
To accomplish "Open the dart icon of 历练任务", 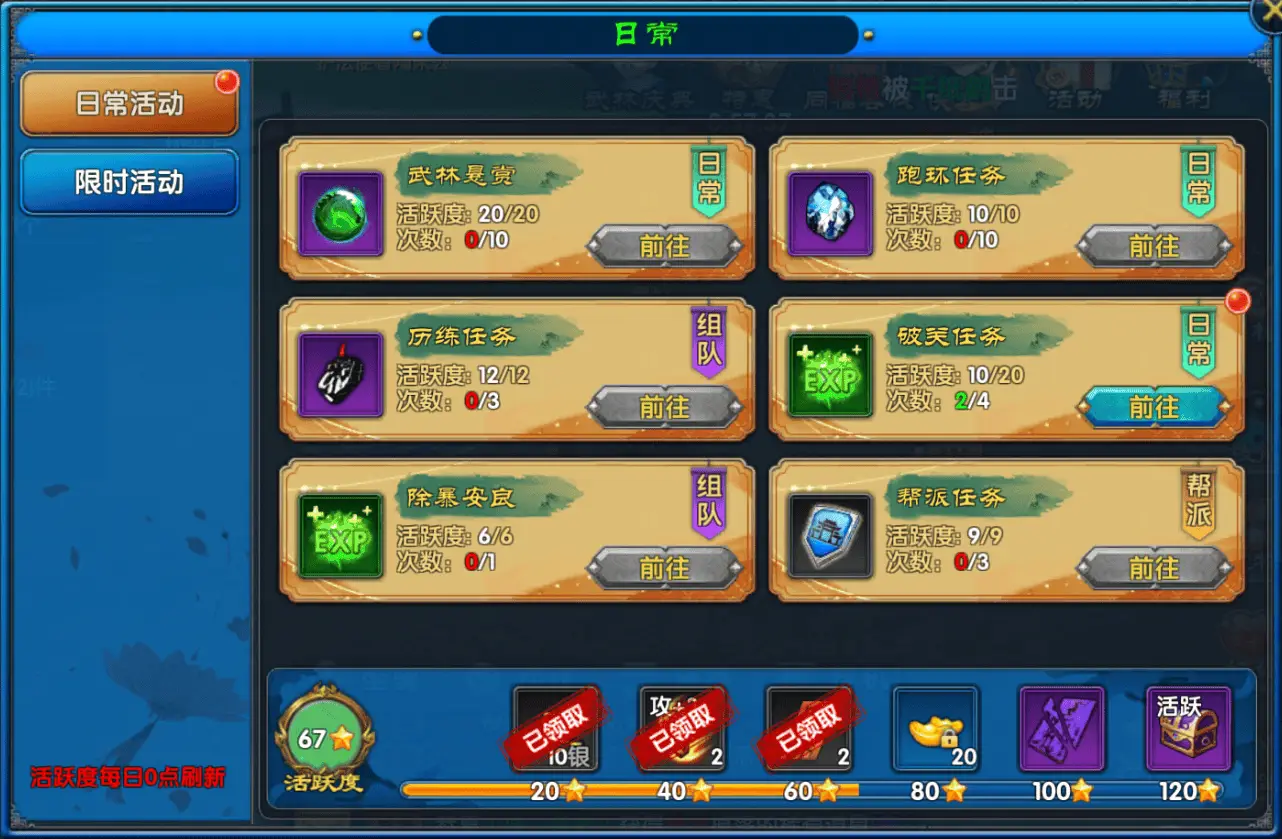I will point(339,374).
